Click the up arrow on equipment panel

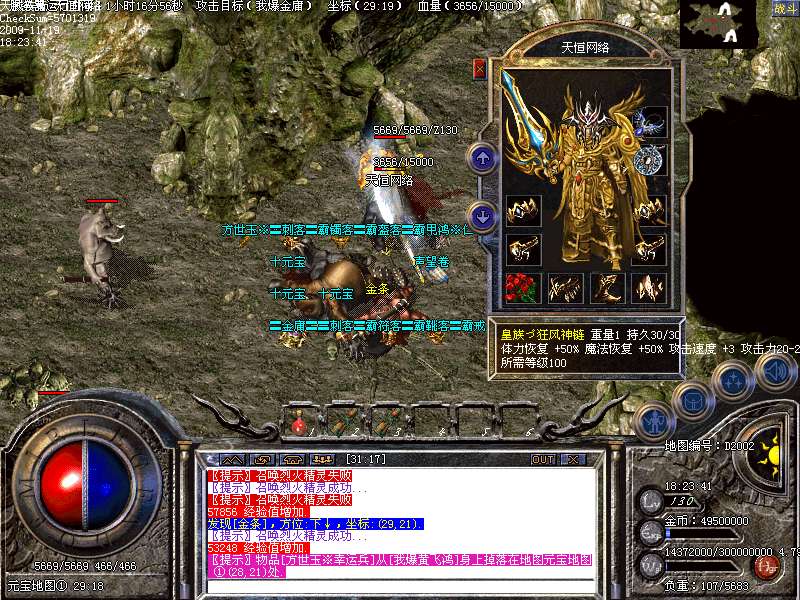[x=483, y=157]
